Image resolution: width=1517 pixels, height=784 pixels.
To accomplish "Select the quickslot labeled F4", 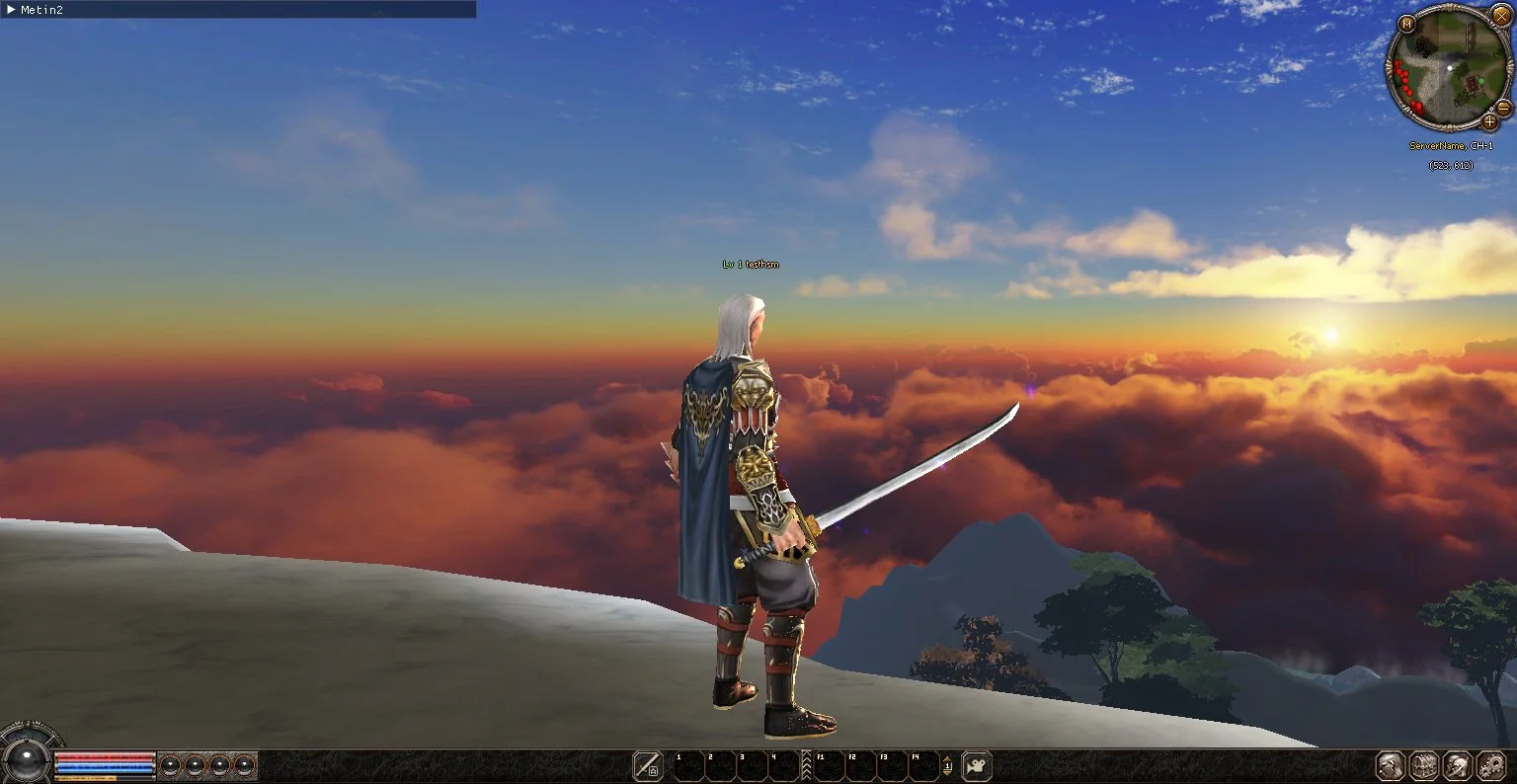I will pyautogui.click(x=924, y=765).
